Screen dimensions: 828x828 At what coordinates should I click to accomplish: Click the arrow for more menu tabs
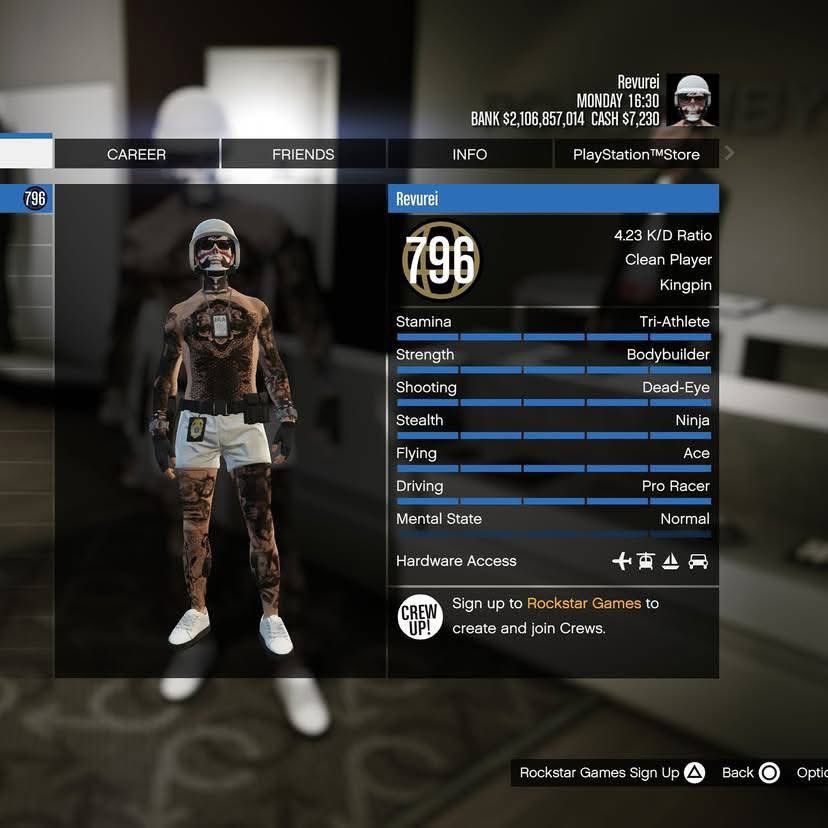point(729,153)
